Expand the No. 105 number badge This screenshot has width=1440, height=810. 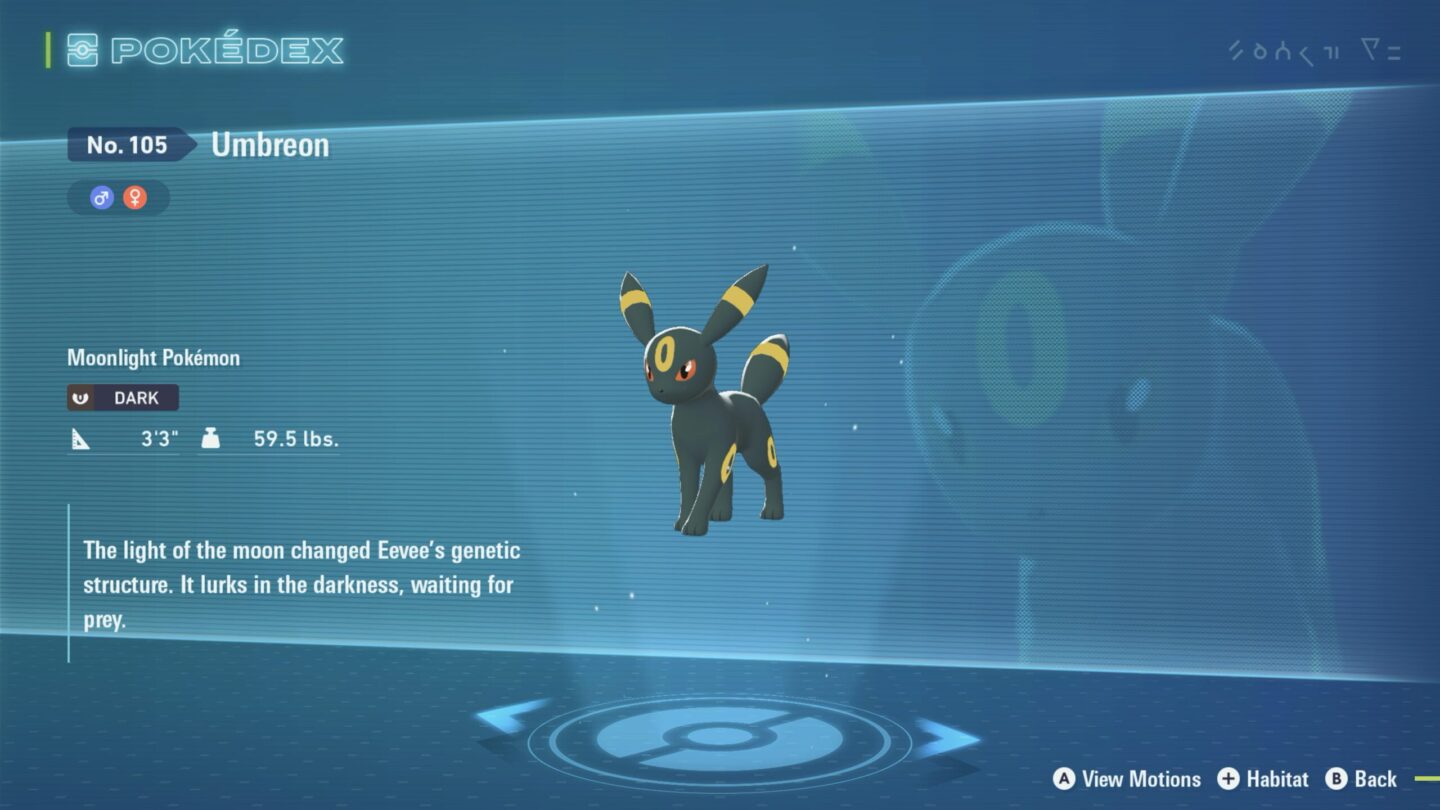tap(130, 145)
